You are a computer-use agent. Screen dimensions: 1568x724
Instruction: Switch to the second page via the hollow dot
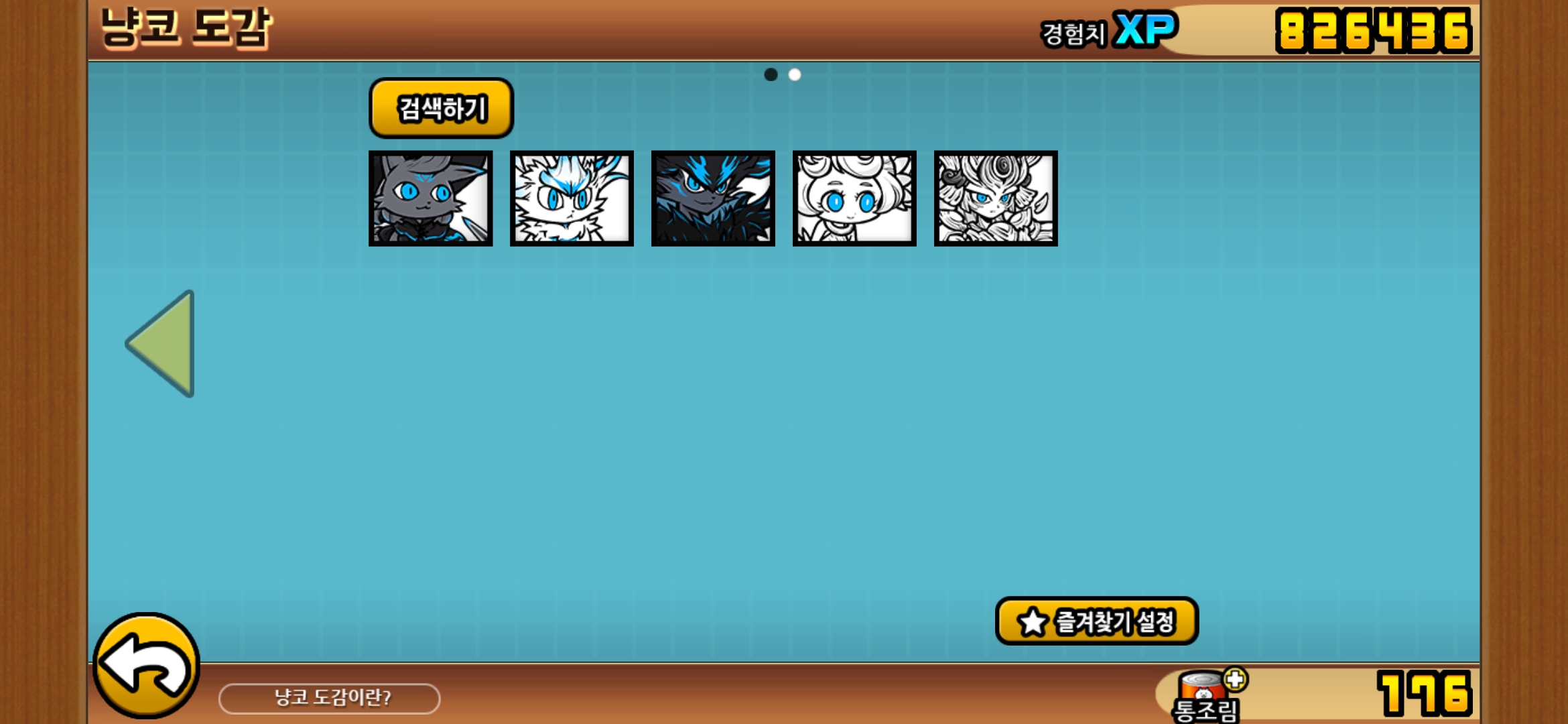click(795, 74)
